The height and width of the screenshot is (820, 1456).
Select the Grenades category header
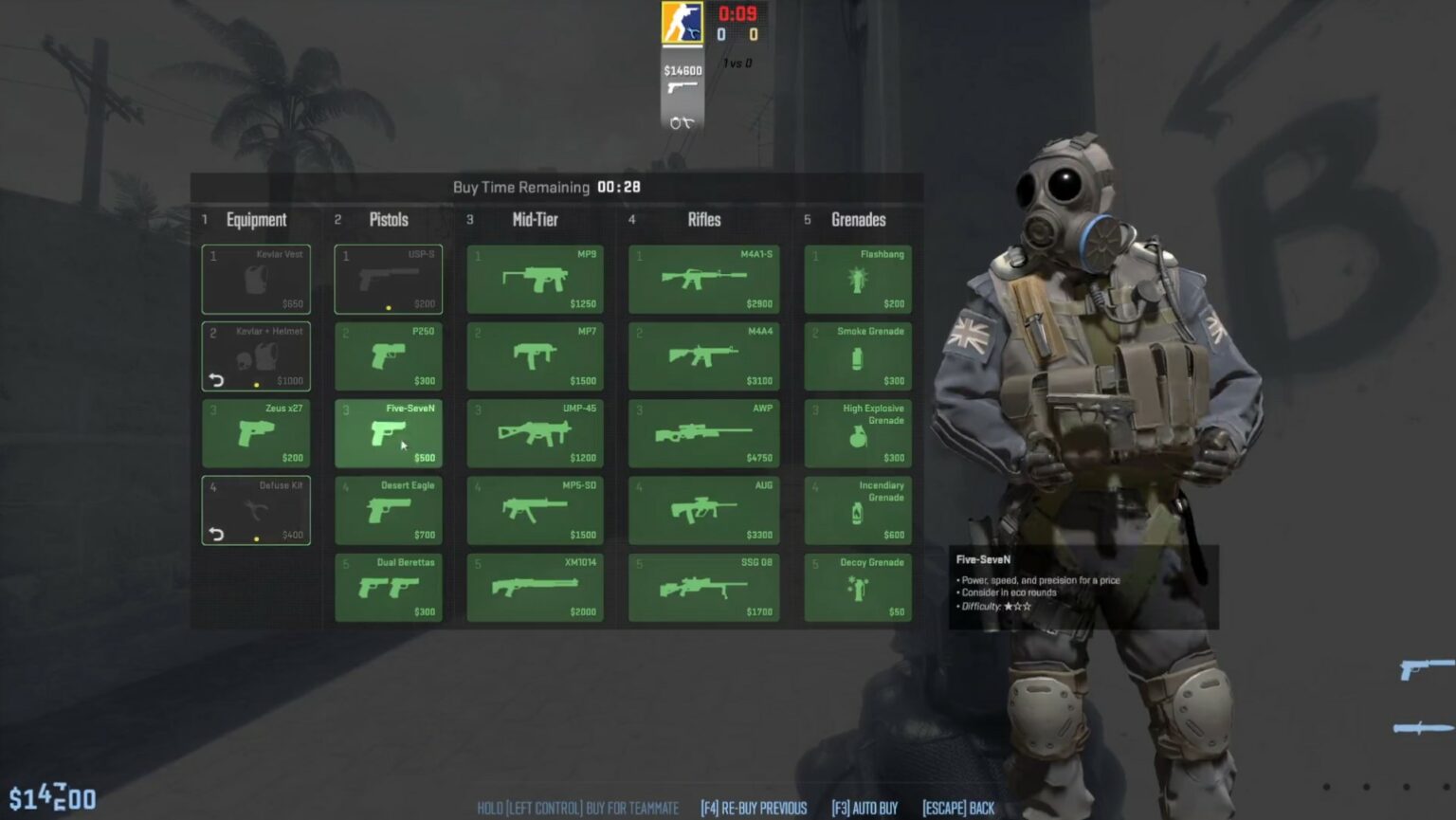point(857,220)
